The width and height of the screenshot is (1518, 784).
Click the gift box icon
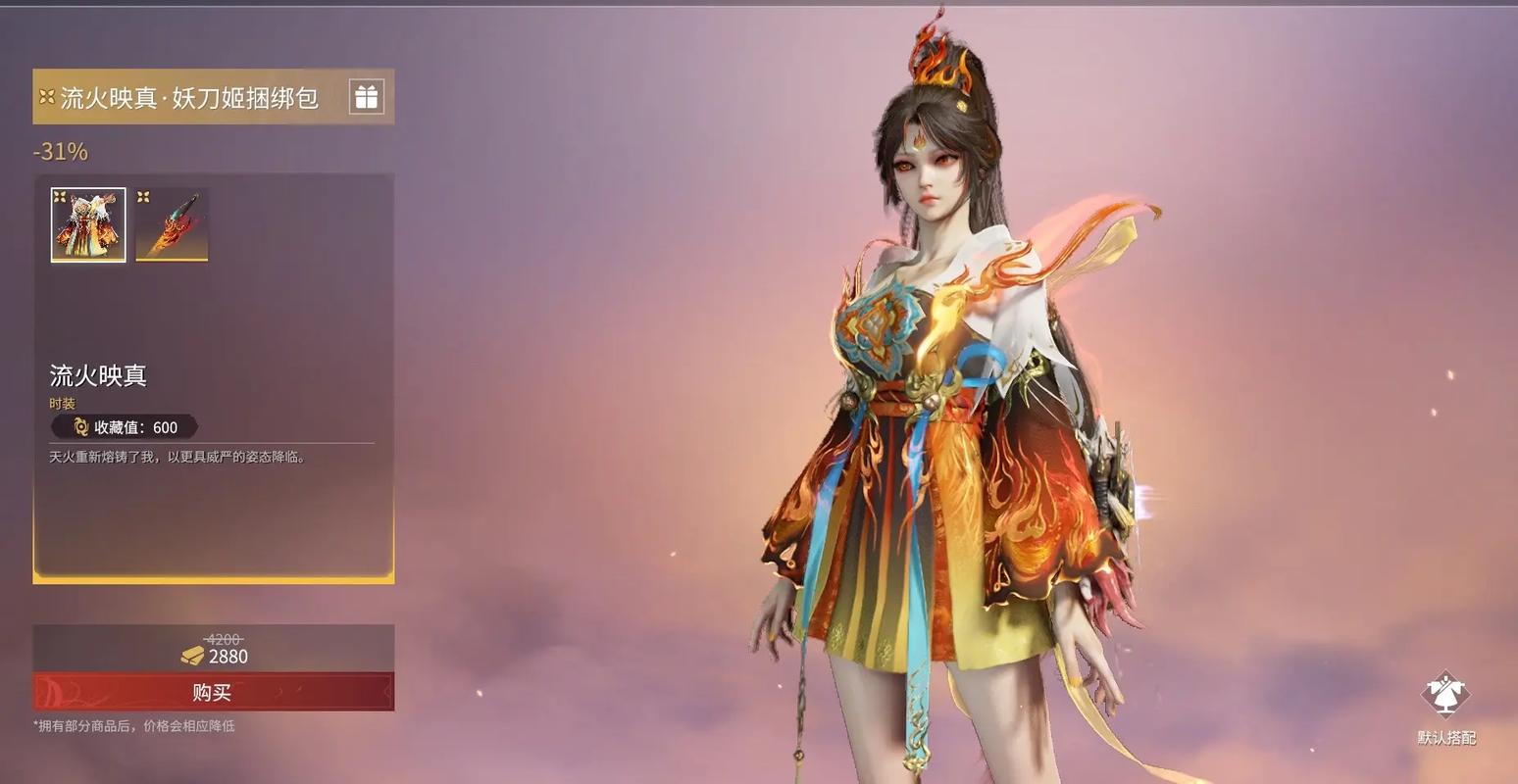[366, 97]
